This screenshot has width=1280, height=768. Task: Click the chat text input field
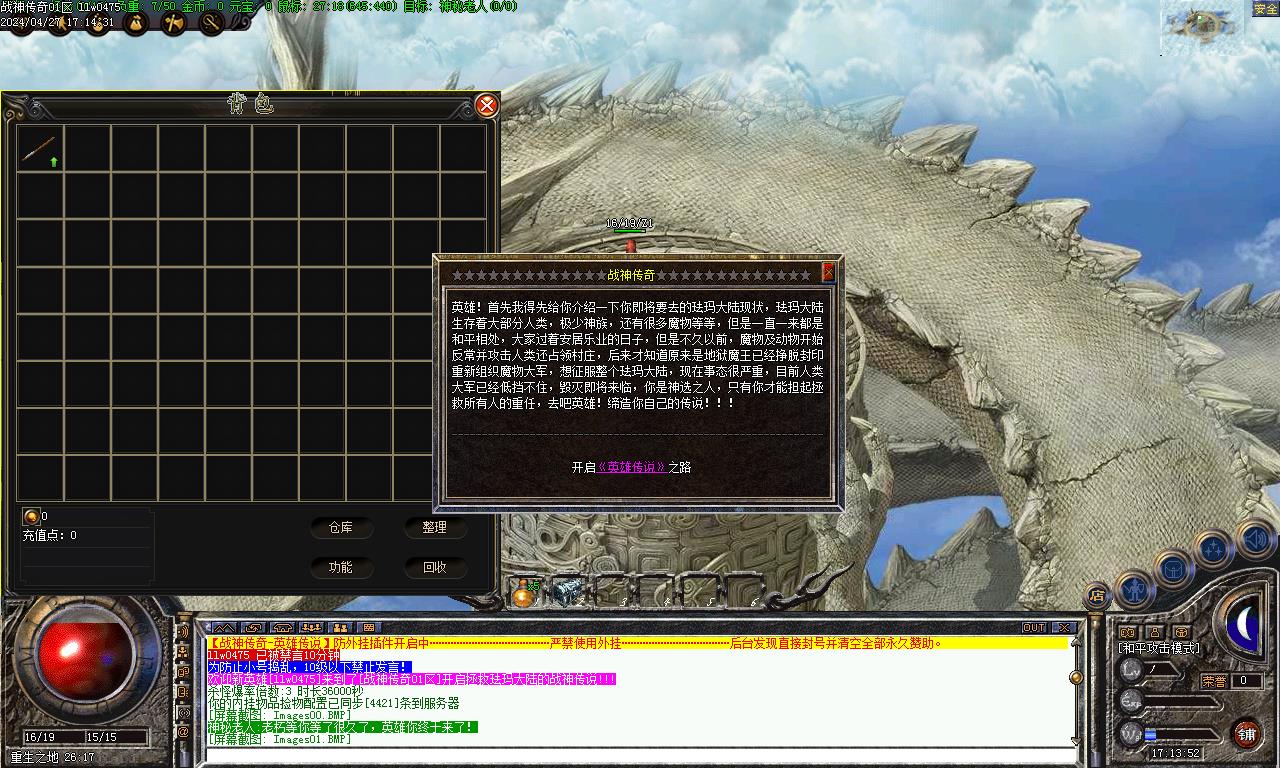point(640,755)
